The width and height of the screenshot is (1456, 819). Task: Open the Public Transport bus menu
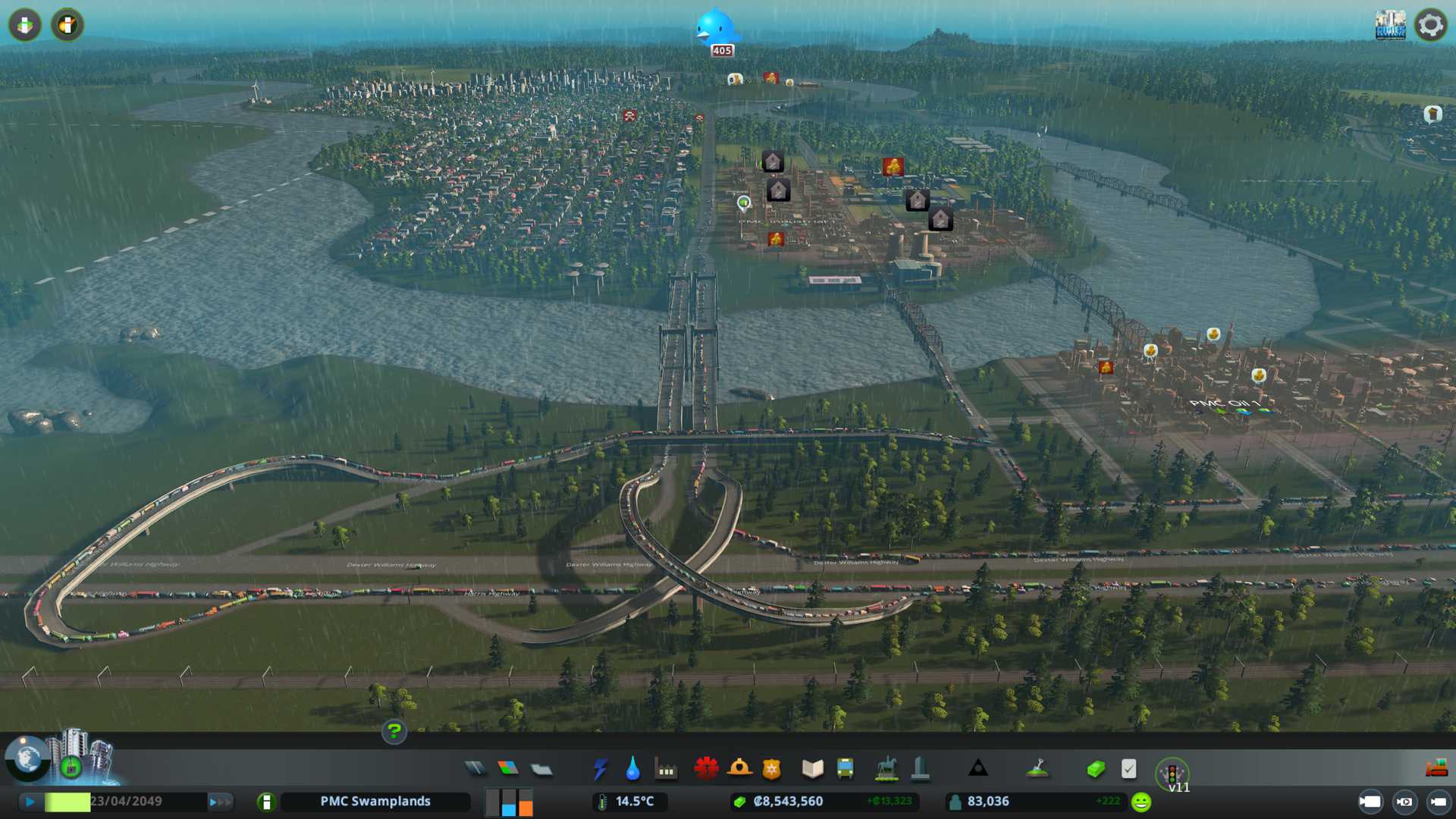(846, 769)
